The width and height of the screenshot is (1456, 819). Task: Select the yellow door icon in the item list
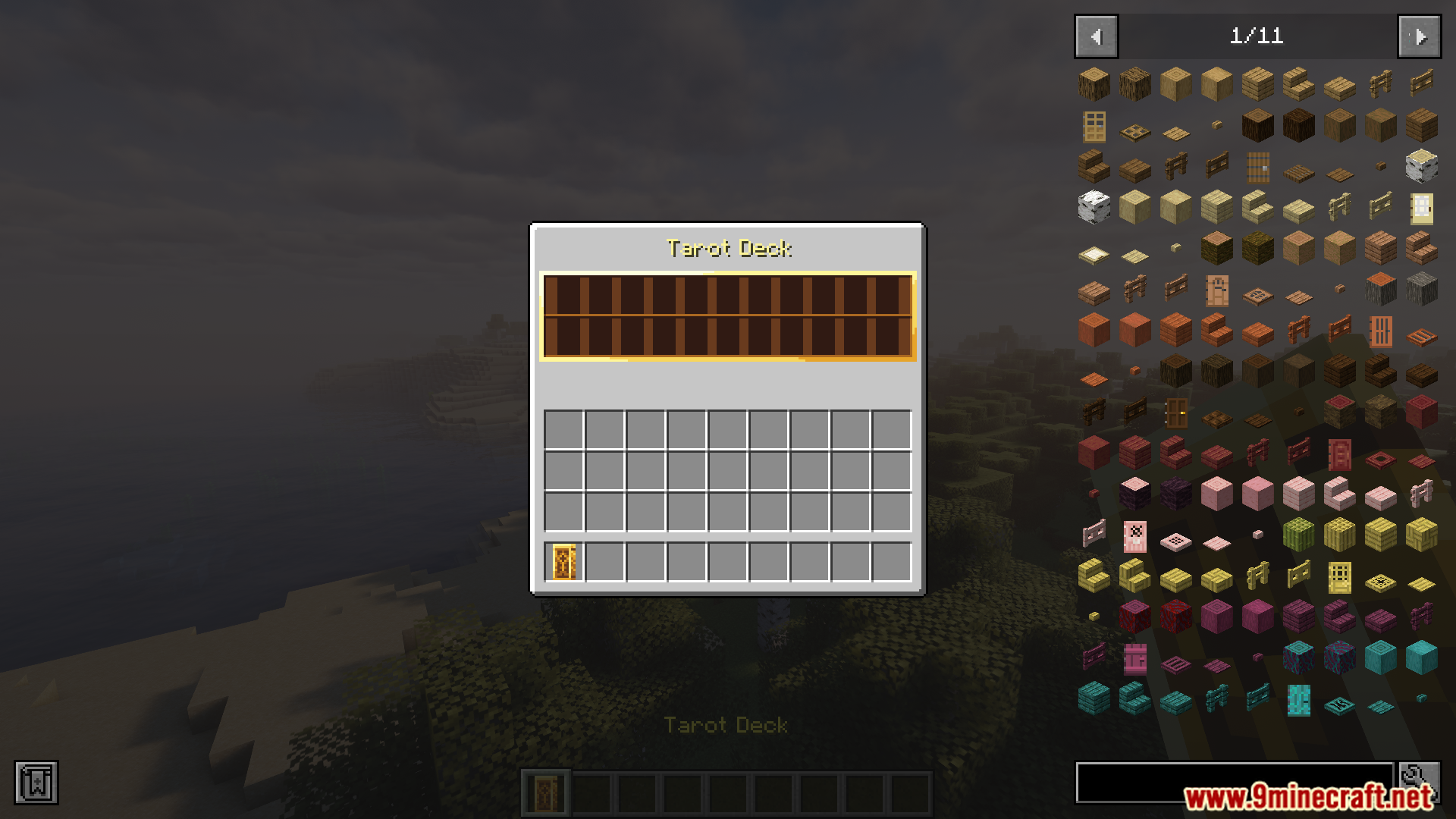pyautogui.click(x=1339, y=578)
